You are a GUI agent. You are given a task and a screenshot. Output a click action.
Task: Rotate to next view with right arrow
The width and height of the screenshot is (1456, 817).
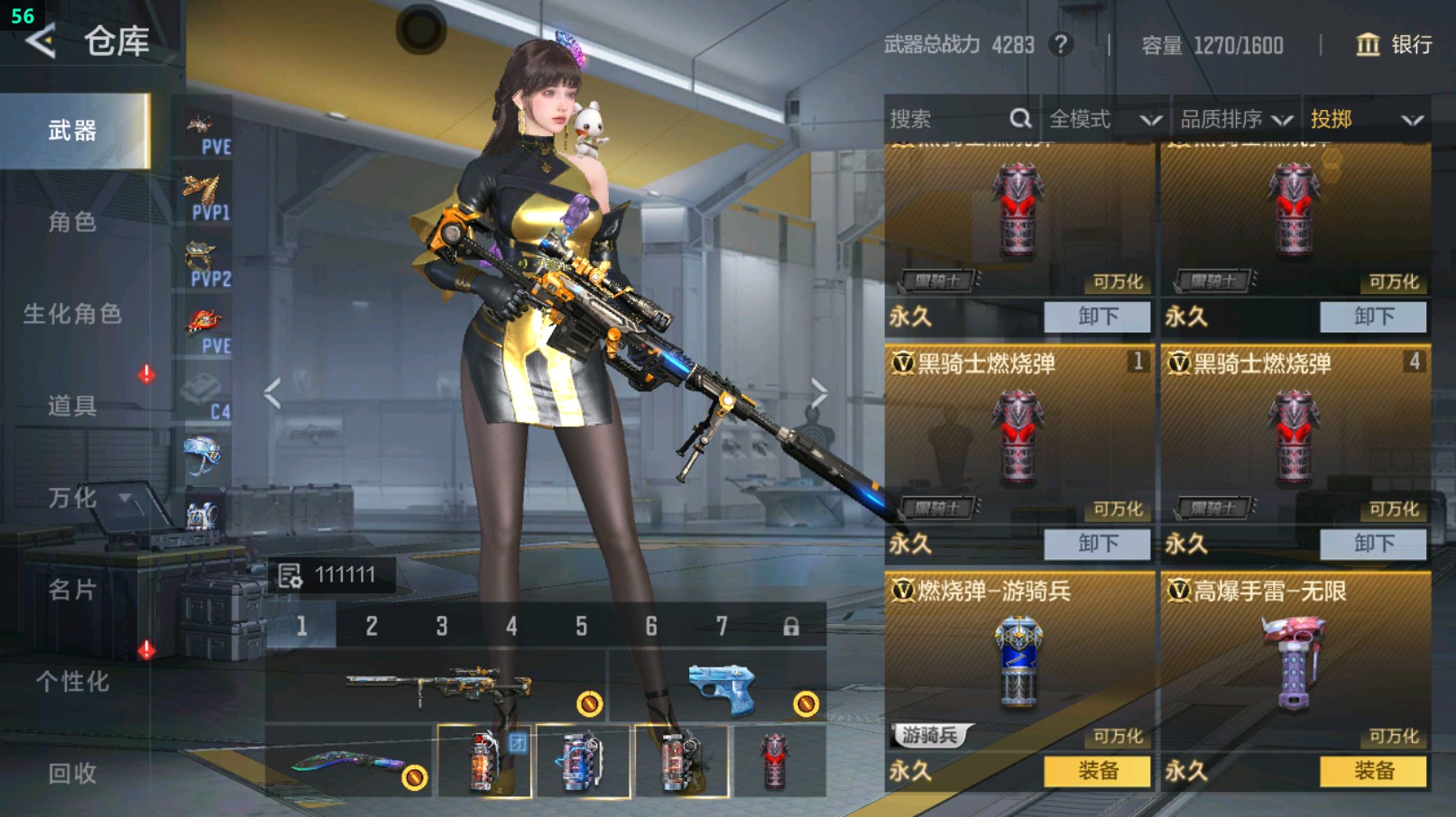818,393
